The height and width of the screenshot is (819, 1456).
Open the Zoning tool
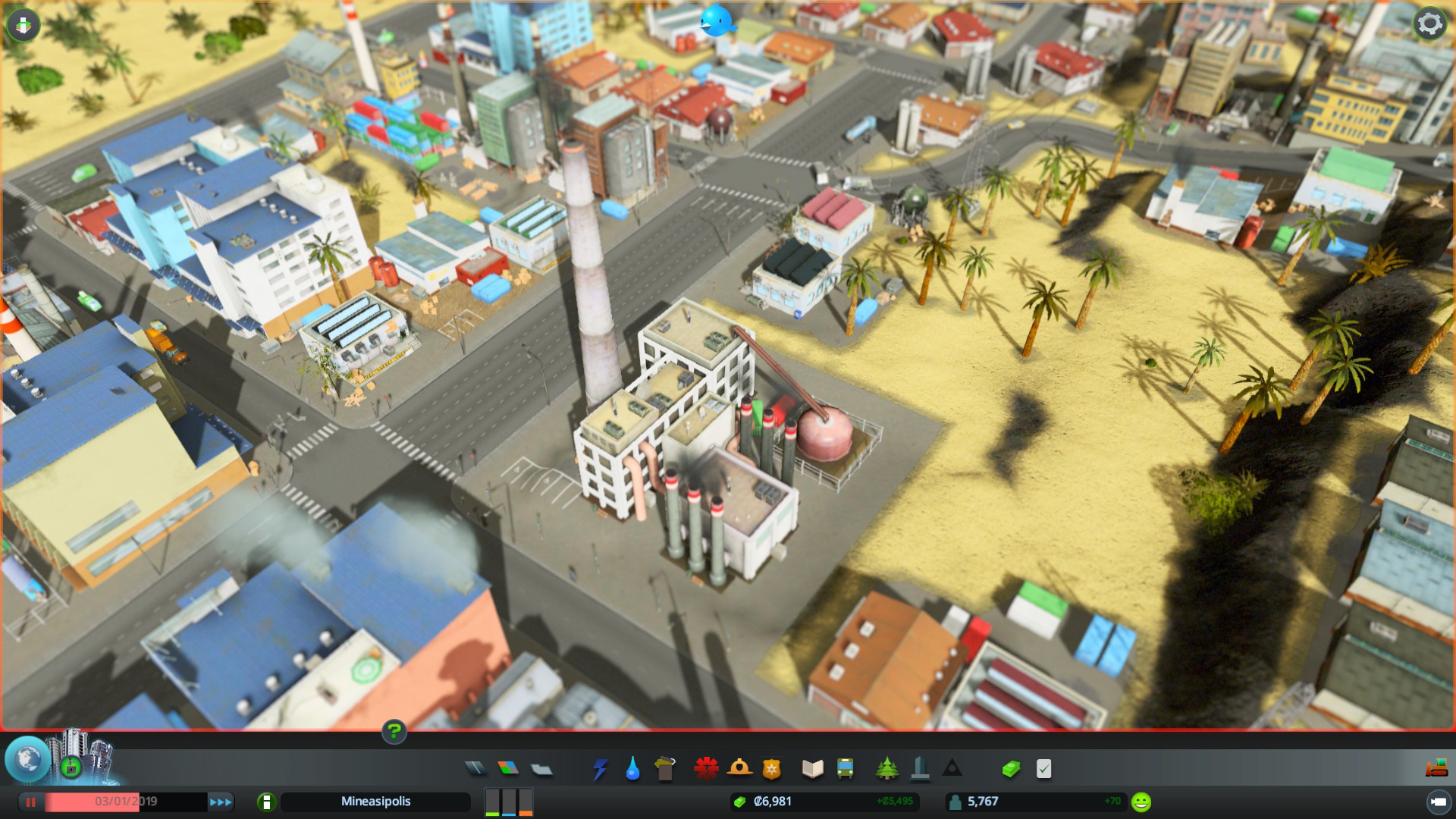[x=508, y=769]
